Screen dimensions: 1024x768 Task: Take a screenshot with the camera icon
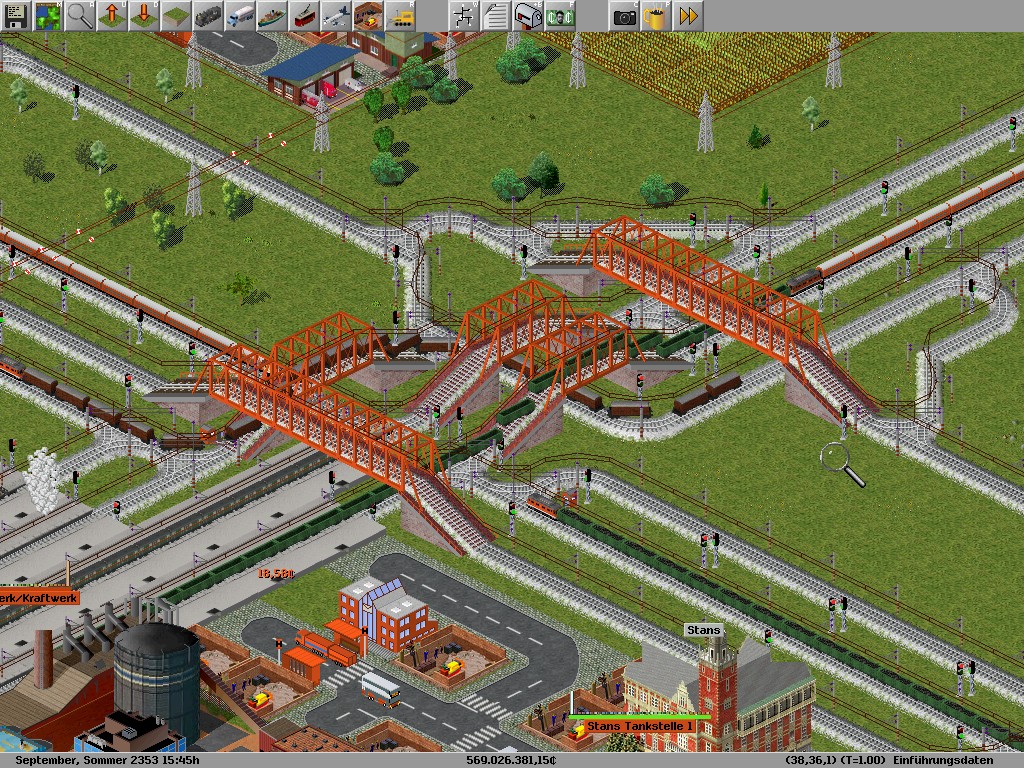[625, 16]
